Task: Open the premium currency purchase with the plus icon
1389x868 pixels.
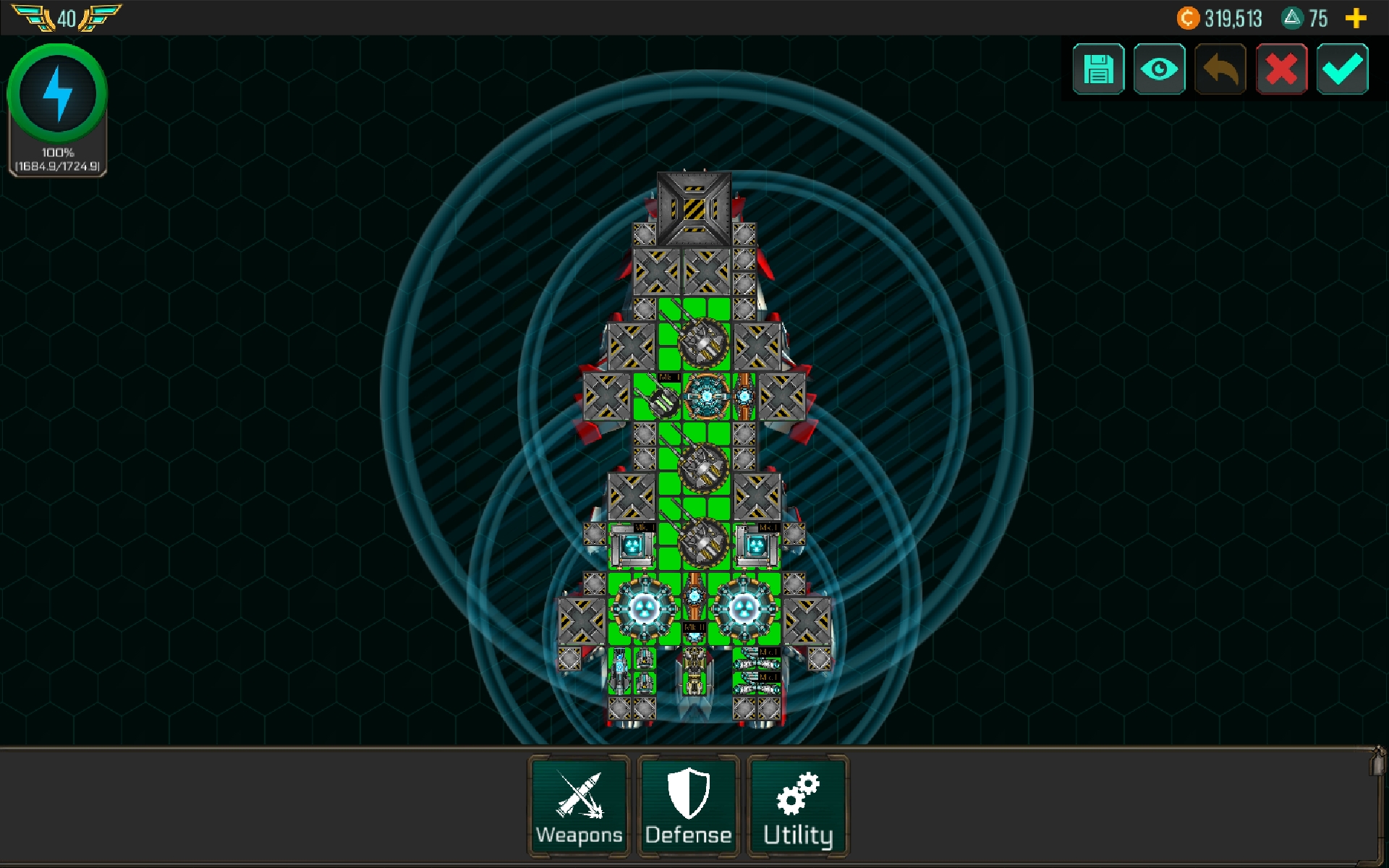Action: pyautogui.click(x=1356, y=18)
